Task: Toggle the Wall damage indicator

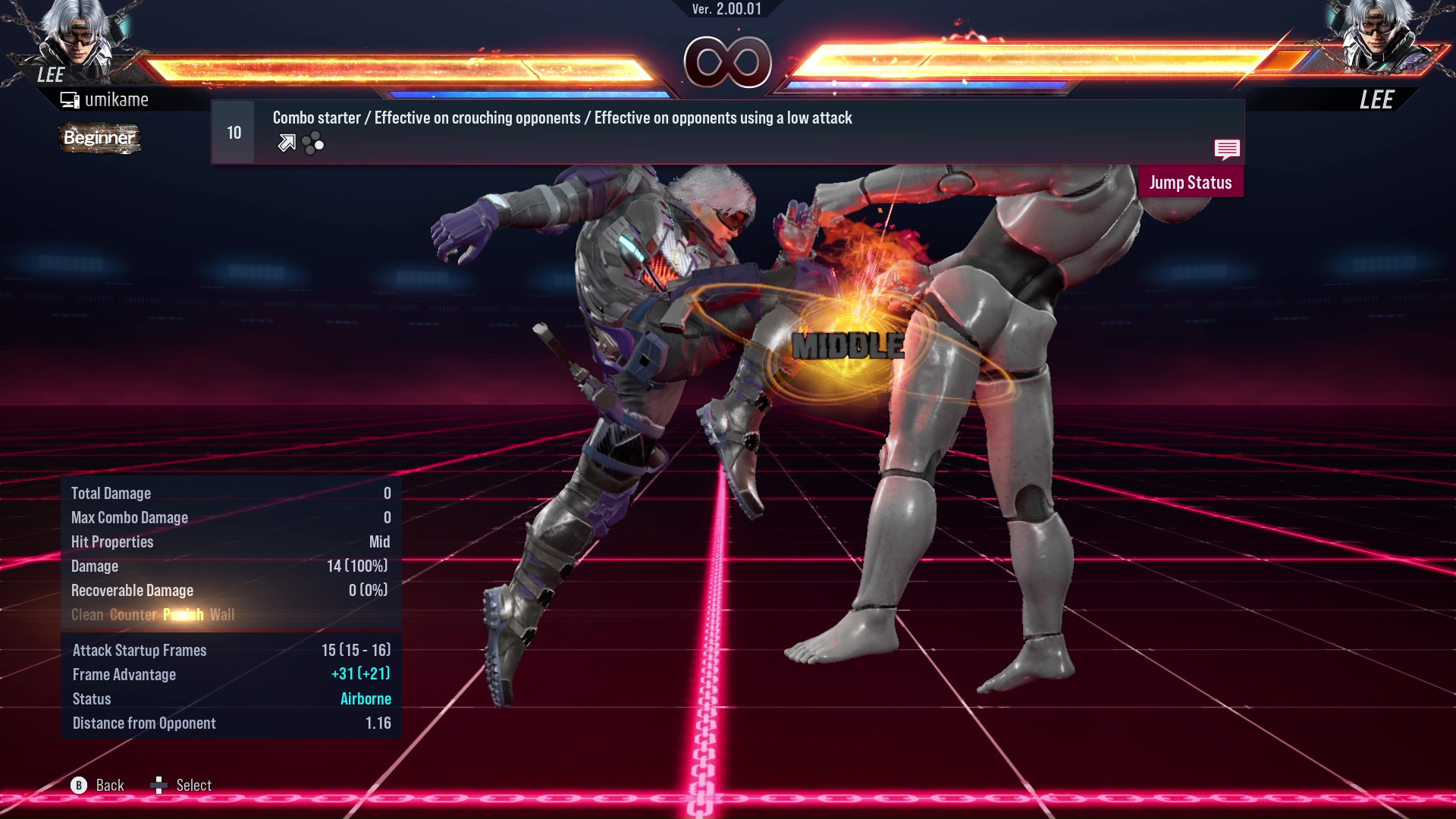Action: pyautogui.click(x=222, y=615)
